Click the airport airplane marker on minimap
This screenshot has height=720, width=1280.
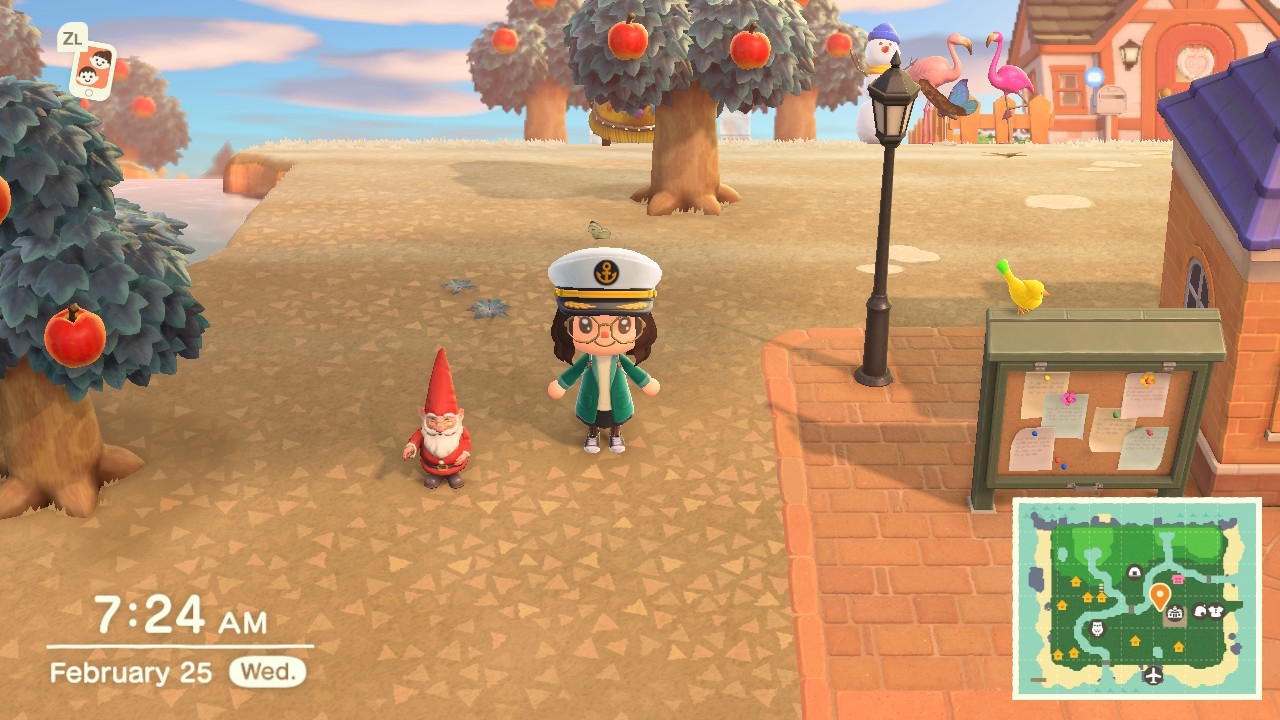pyautogui.click(x=1154, y=675)
